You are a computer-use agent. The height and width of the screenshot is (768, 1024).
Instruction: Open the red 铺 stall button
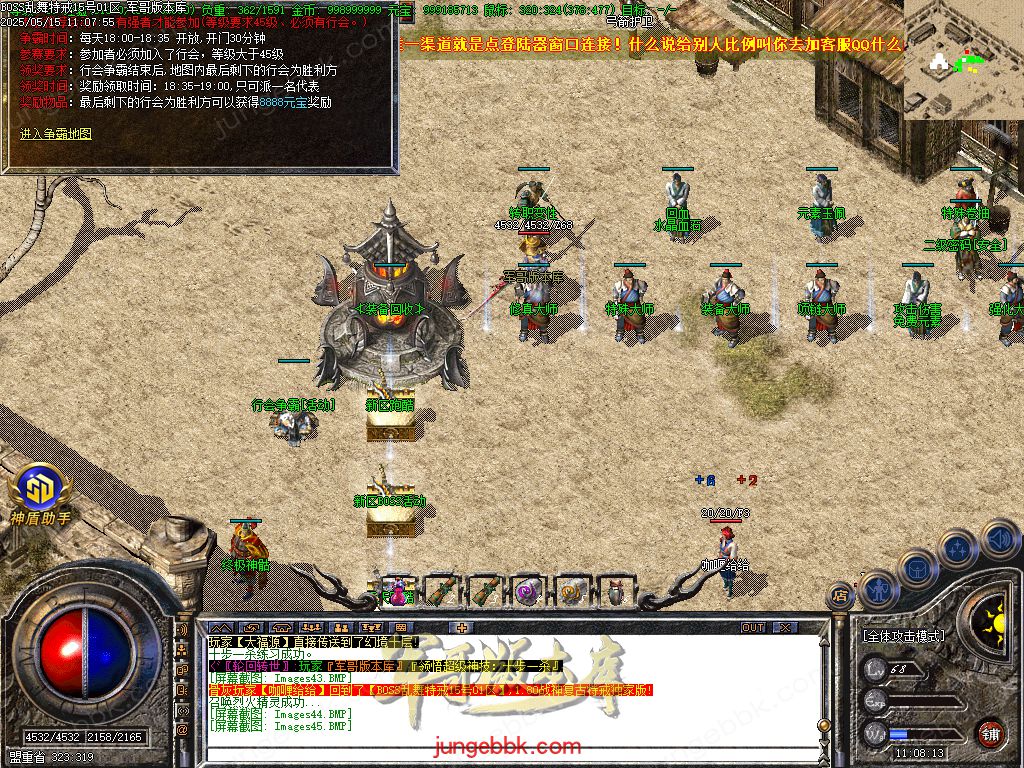[990, 732]
